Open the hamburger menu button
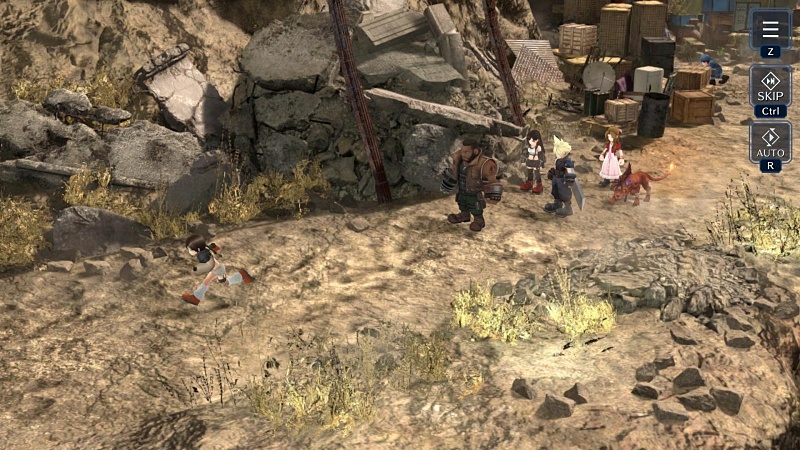The width and height of the screenshot is (800, 450). click(x=769, y=29)
